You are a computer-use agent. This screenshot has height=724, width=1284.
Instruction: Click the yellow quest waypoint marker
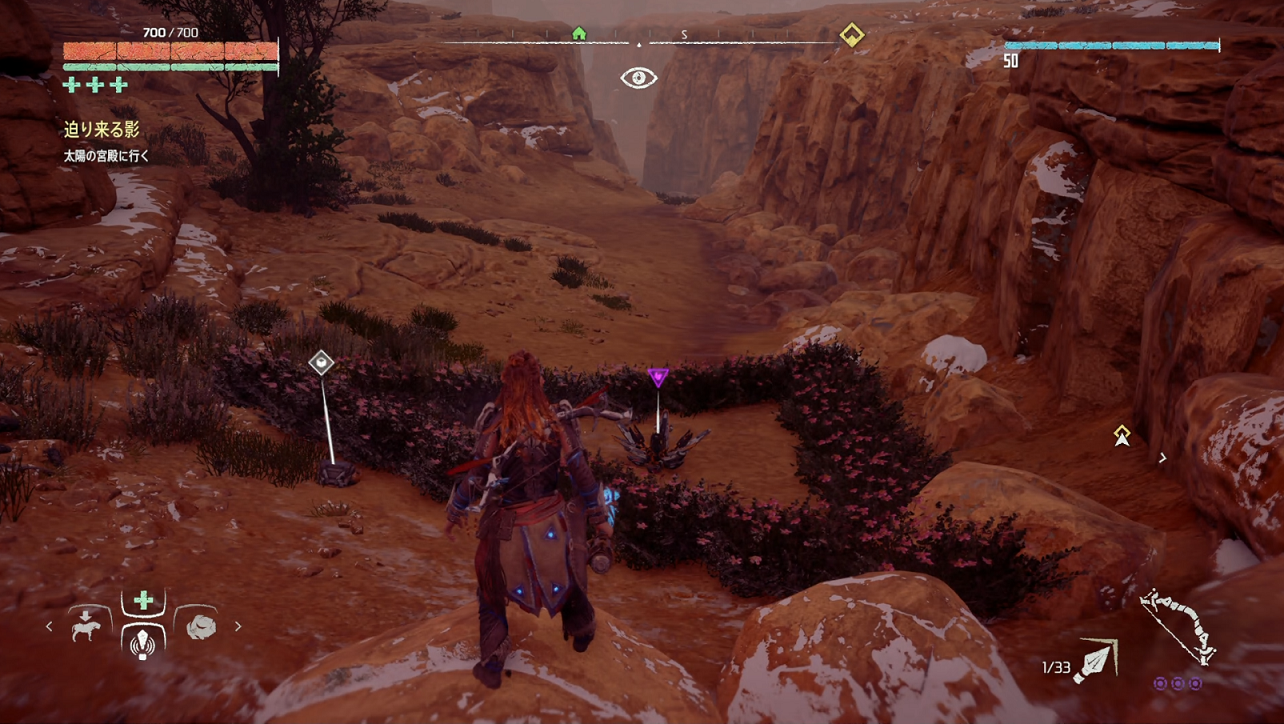[x=1122, y=434]
